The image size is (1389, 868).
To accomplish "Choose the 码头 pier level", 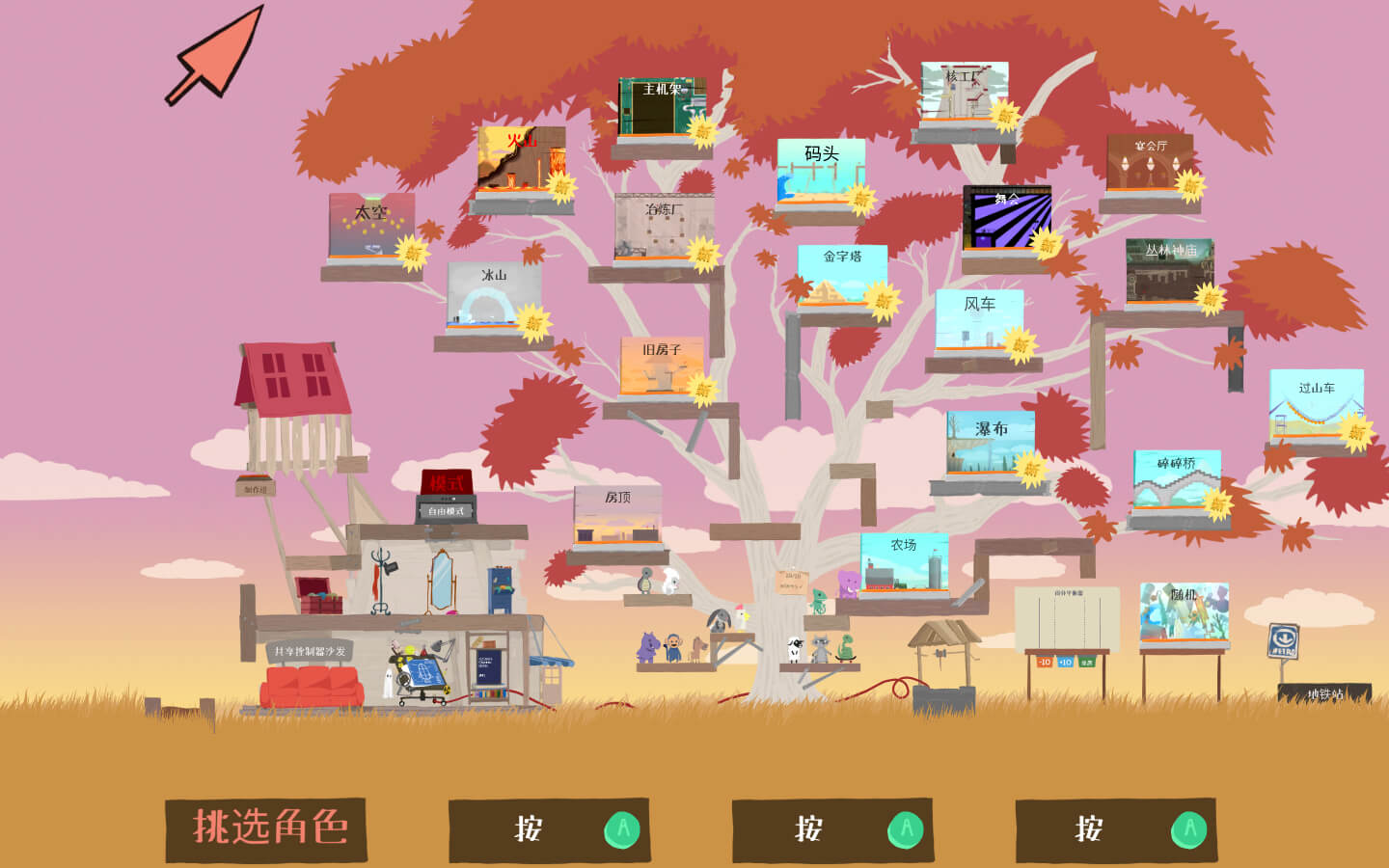I will pos(821,172).
